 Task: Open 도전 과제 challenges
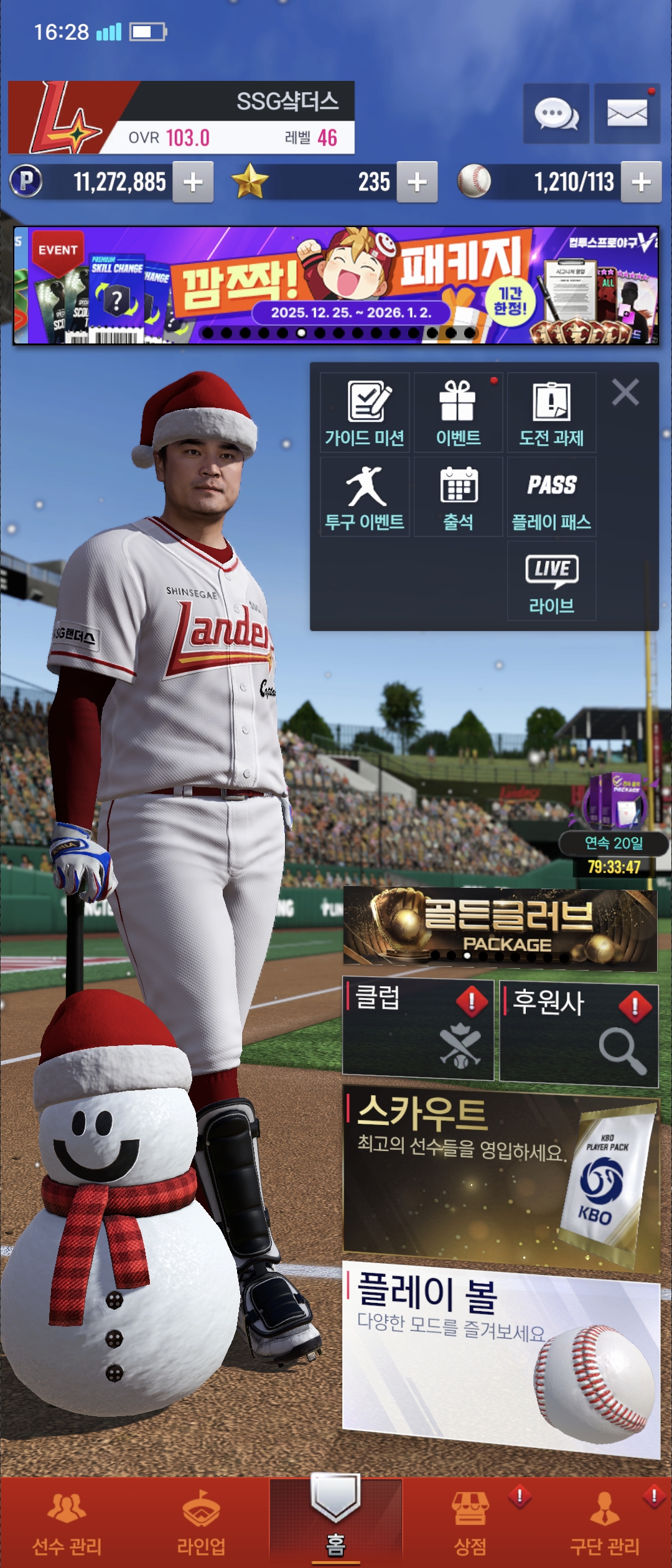pos(551,413)
